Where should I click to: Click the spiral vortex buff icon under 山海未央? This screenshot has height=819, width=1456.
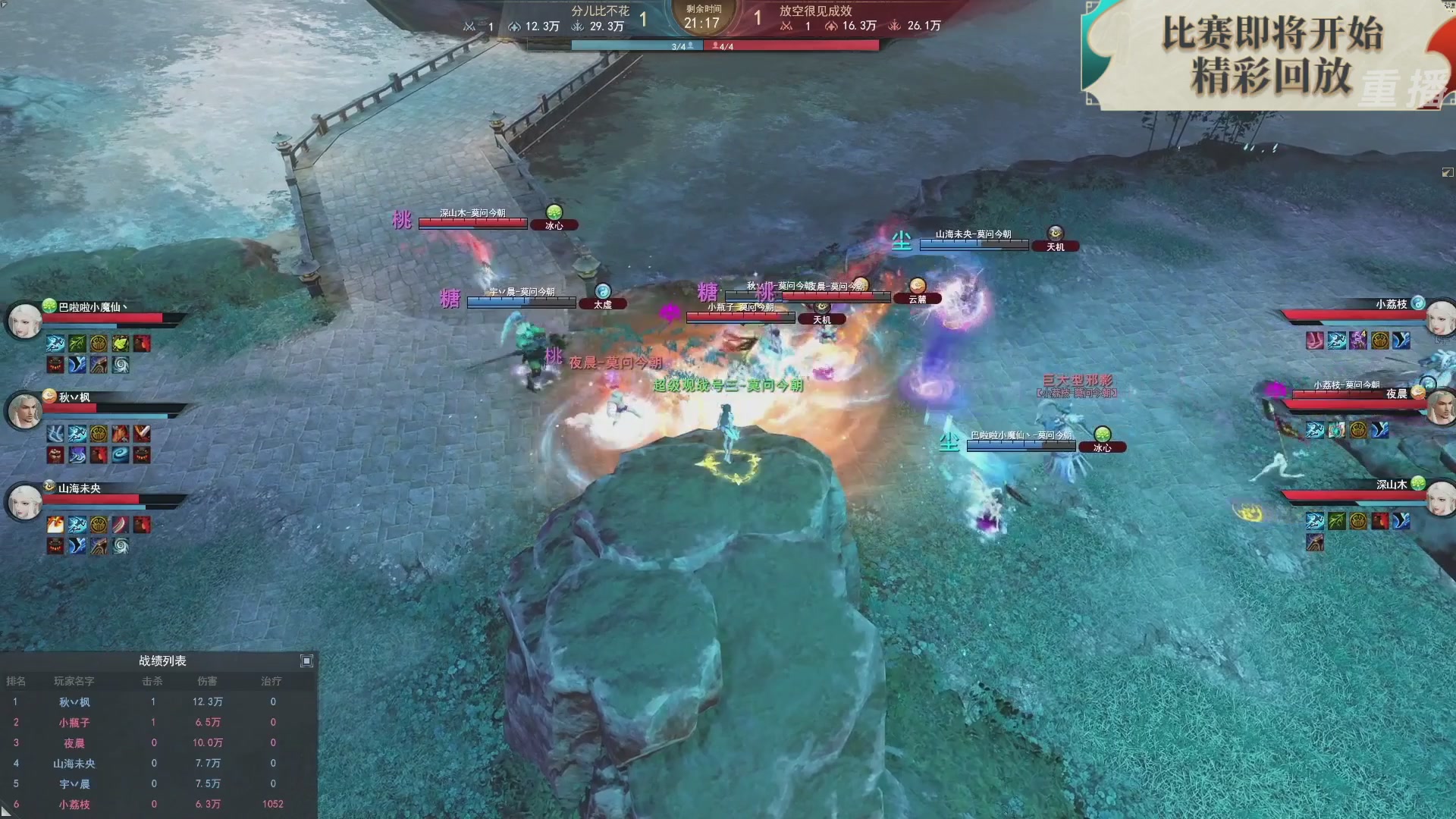[x=120, y=544]
